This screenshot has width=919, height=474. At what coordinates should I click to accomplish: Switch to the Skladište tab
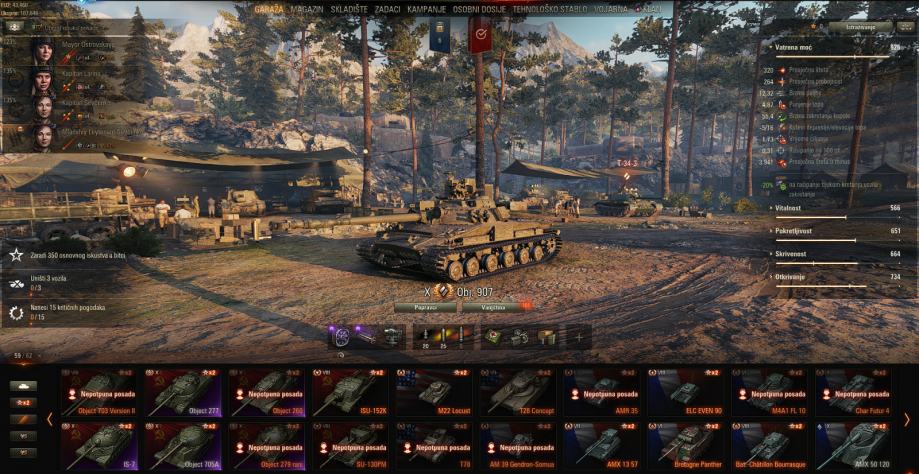348,8
